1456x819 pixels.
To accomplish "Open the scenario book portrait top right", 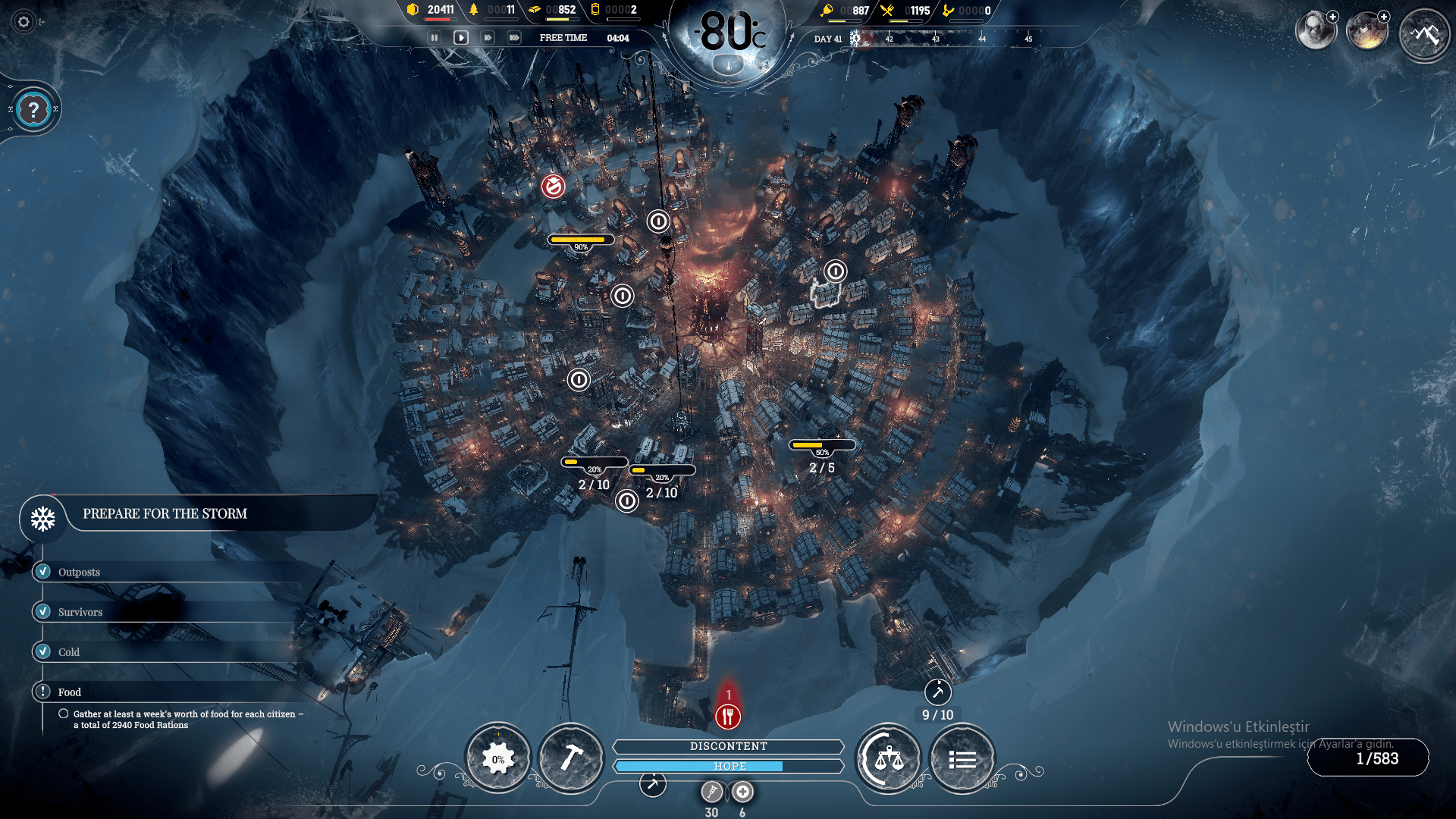I will click(1317, 30).
